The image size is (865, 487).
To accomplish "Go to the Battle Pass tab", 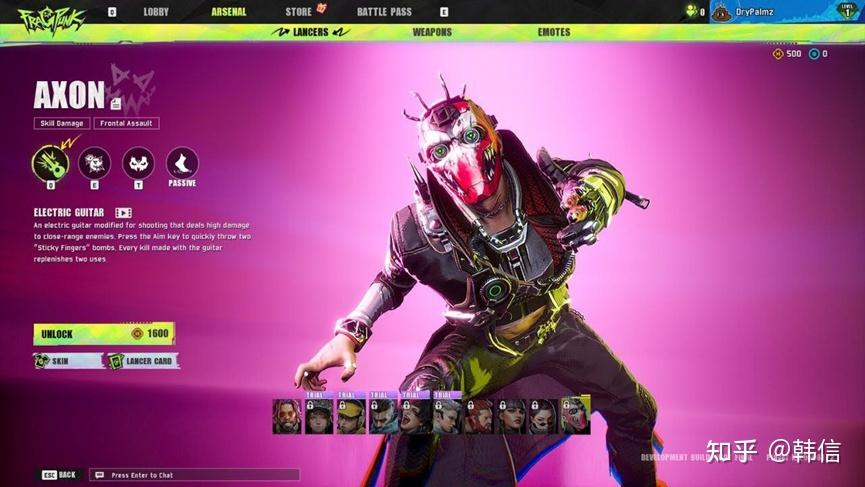I will [384, 12].
